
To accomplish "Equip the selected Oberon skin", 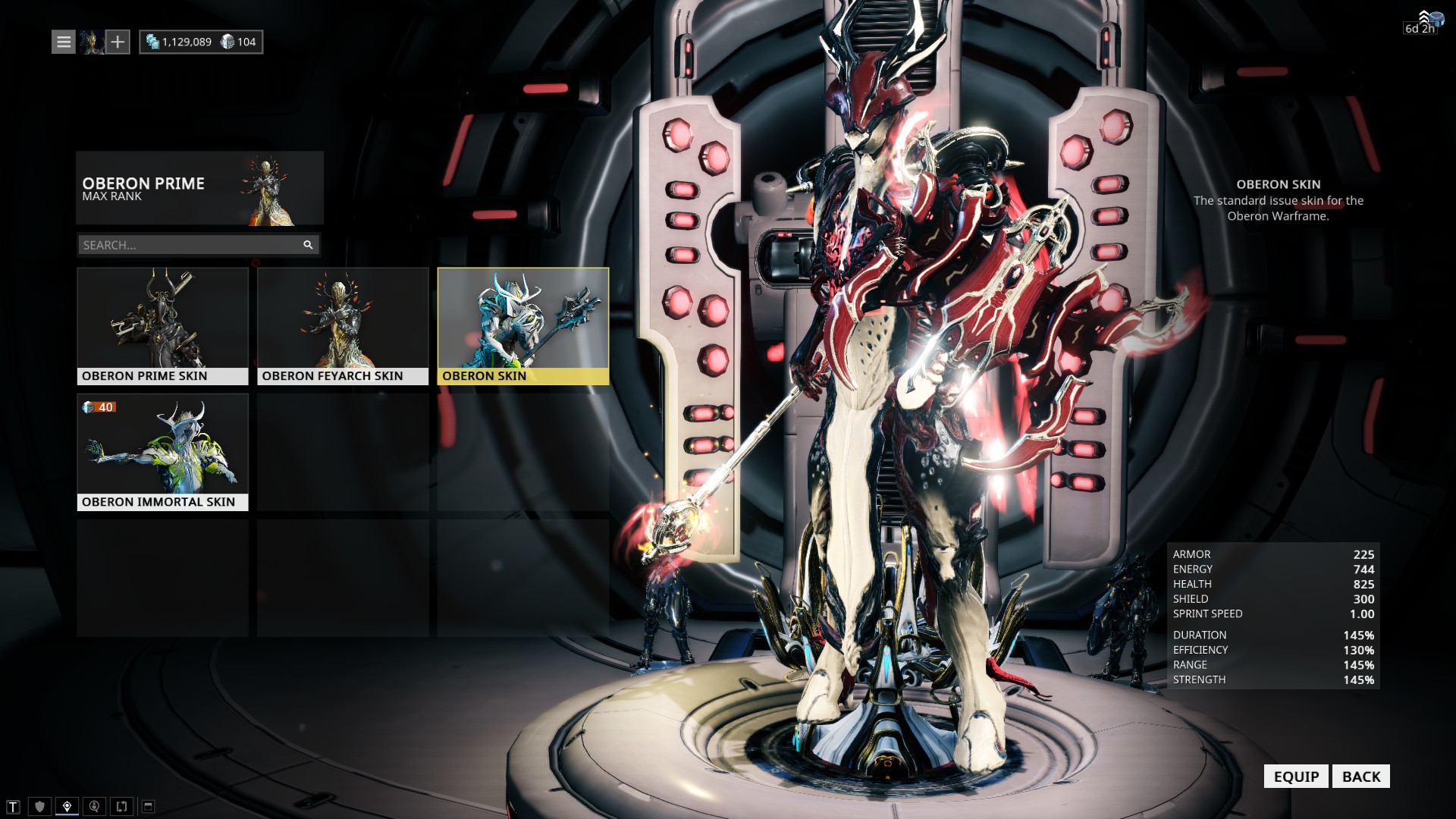I will pos(1295,776).
